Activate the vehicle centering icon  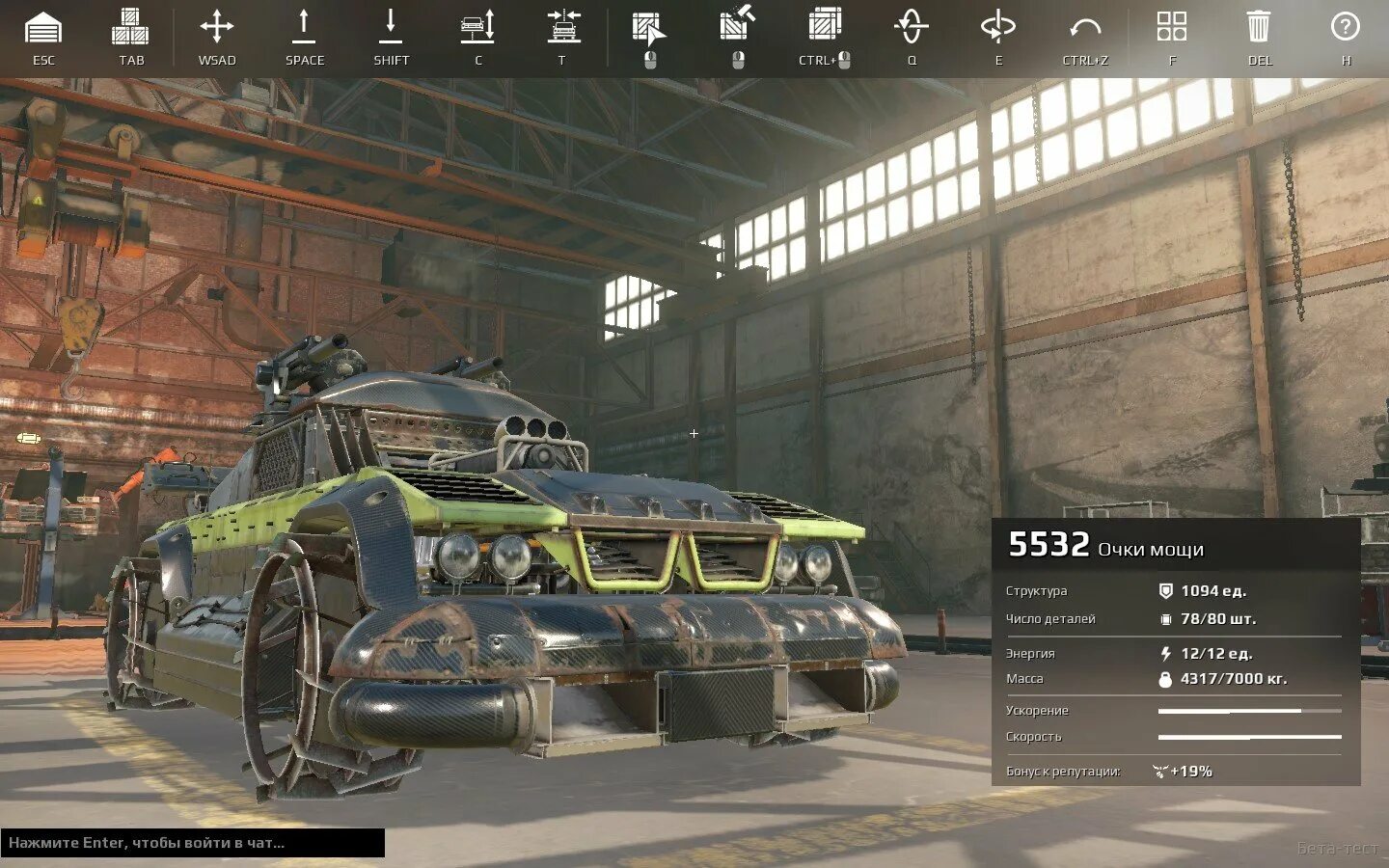pyautogui.click(x=564, y=27)
